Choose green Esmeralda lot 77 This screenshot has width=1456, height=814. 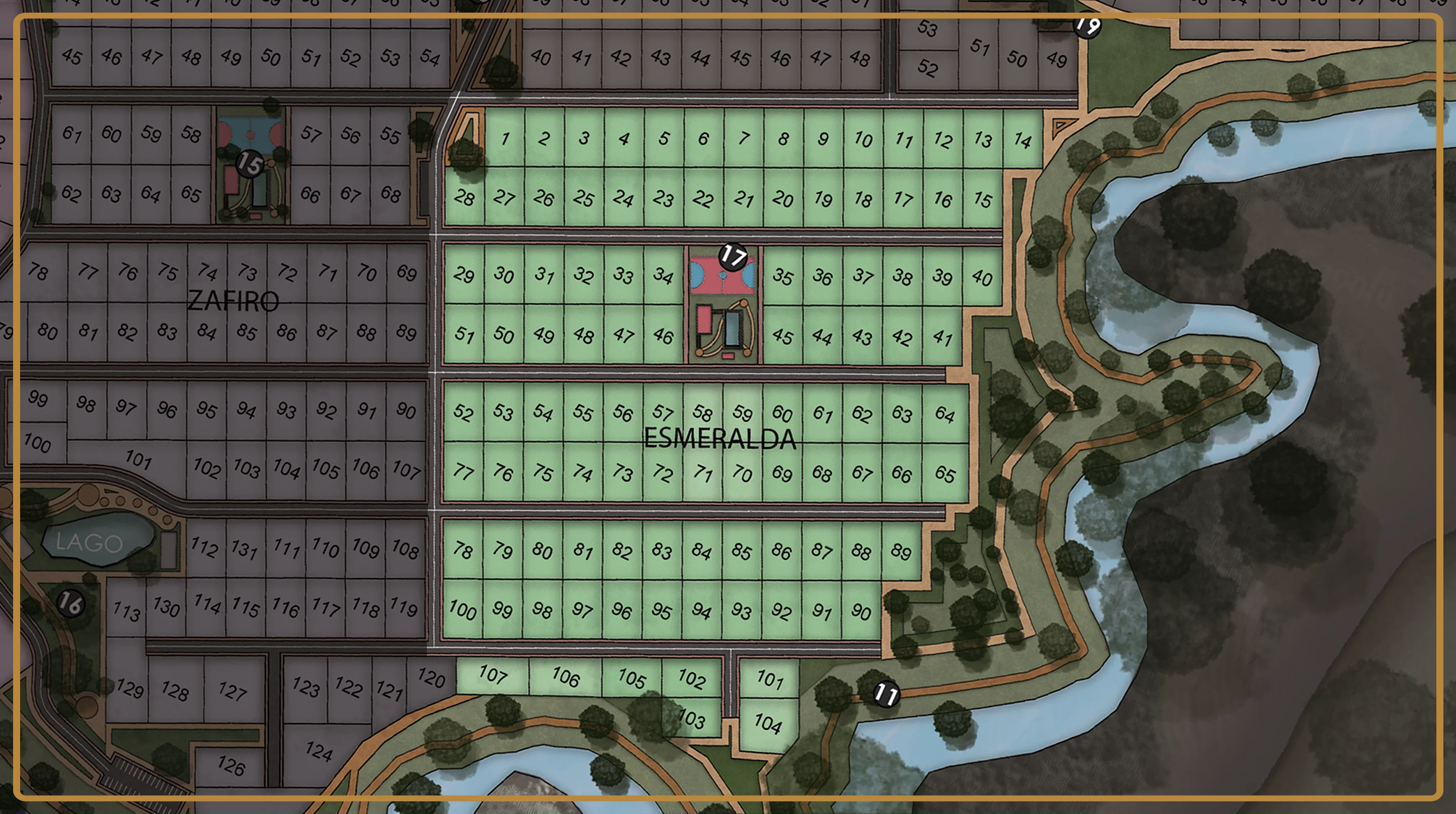coord(463,471)
